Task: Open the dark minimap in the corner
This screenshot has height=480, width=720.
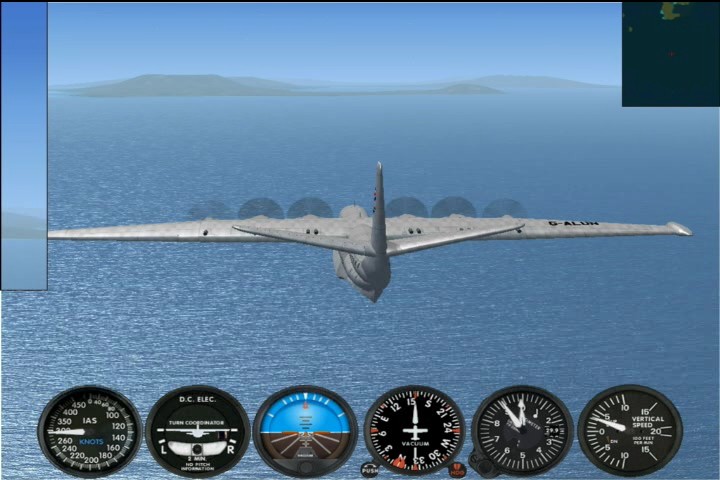Action: [670, 54]
